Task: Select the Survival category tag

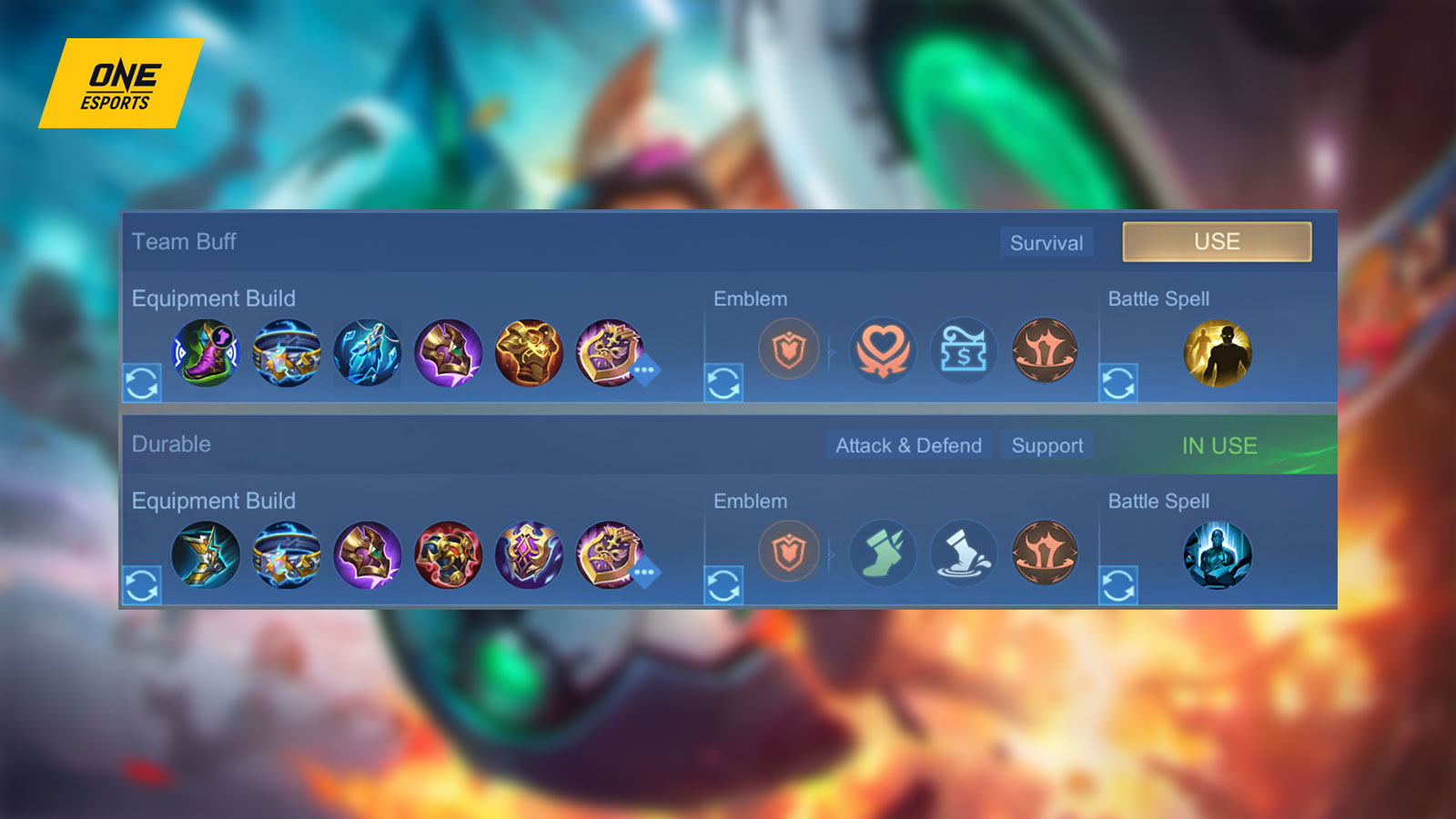Action: tap(1045, 242)
